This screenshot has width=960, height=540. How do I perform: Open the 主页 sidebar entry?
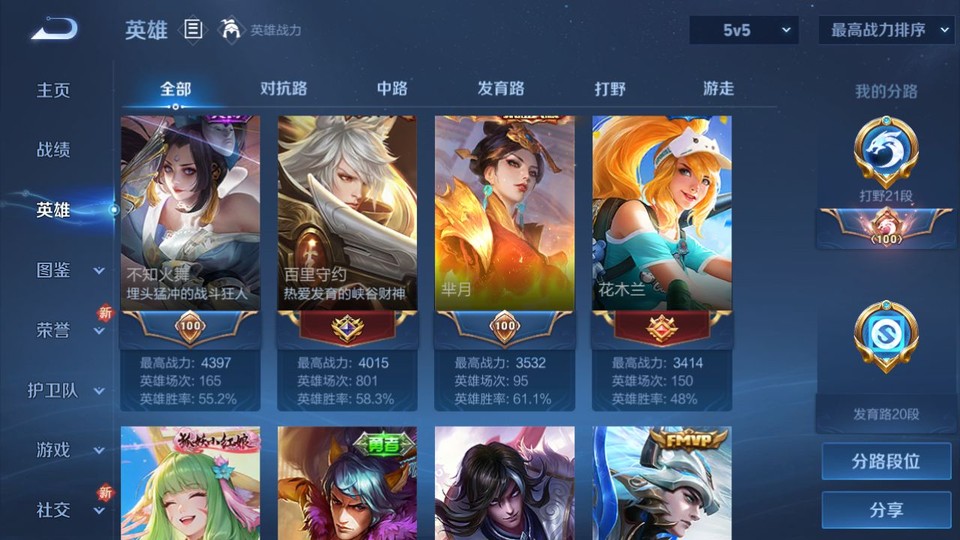(x=54, y=90)
